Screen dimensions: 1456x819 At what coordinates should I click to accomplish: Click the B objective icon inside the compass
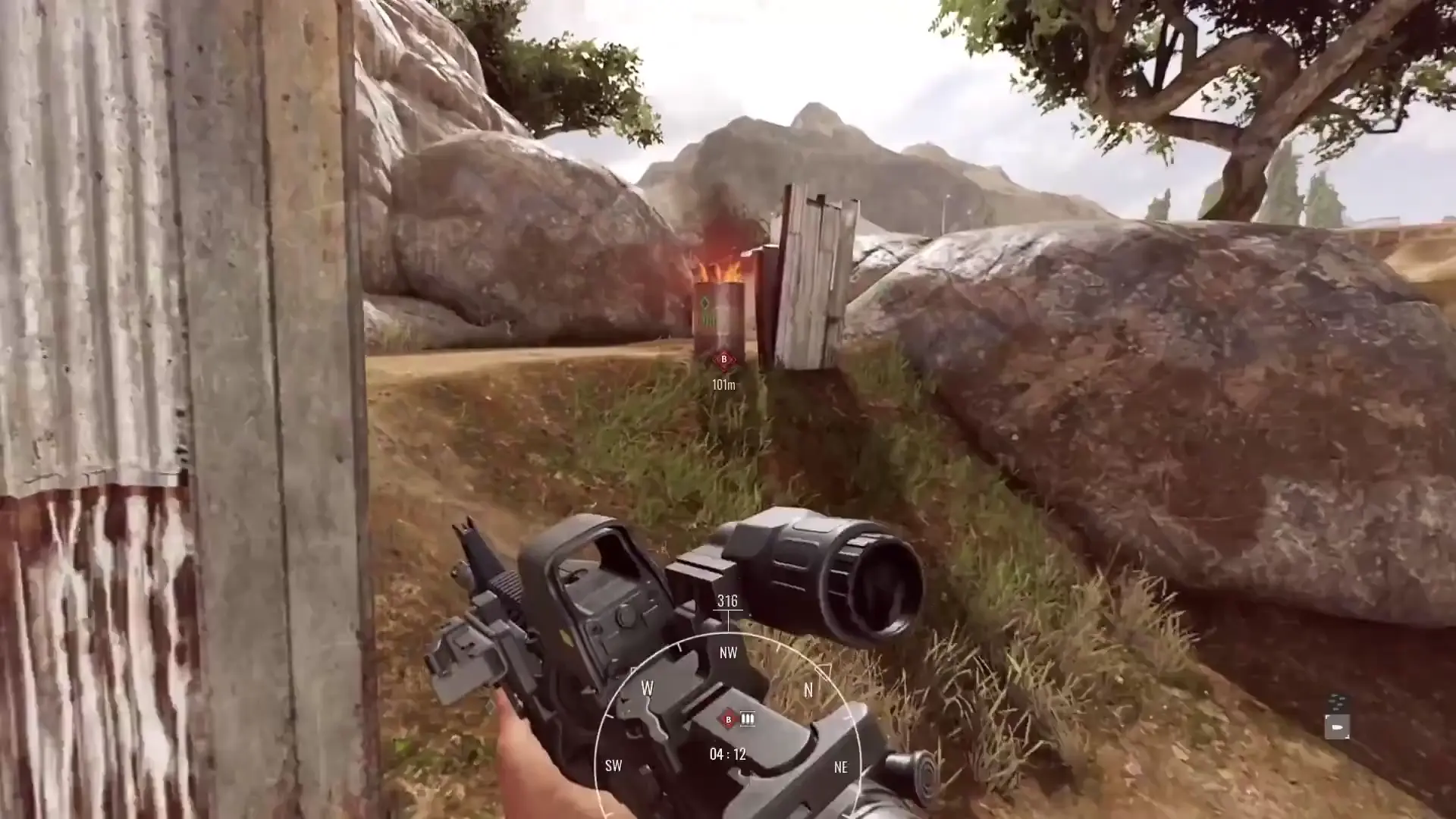click(x=728, y=719)
